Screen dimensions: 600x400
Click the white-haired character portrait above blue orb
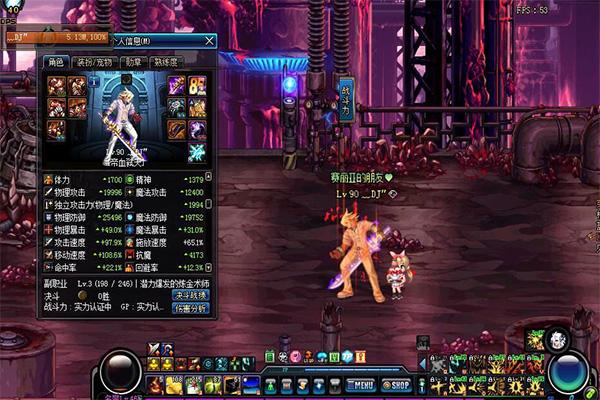pos(558,340)
